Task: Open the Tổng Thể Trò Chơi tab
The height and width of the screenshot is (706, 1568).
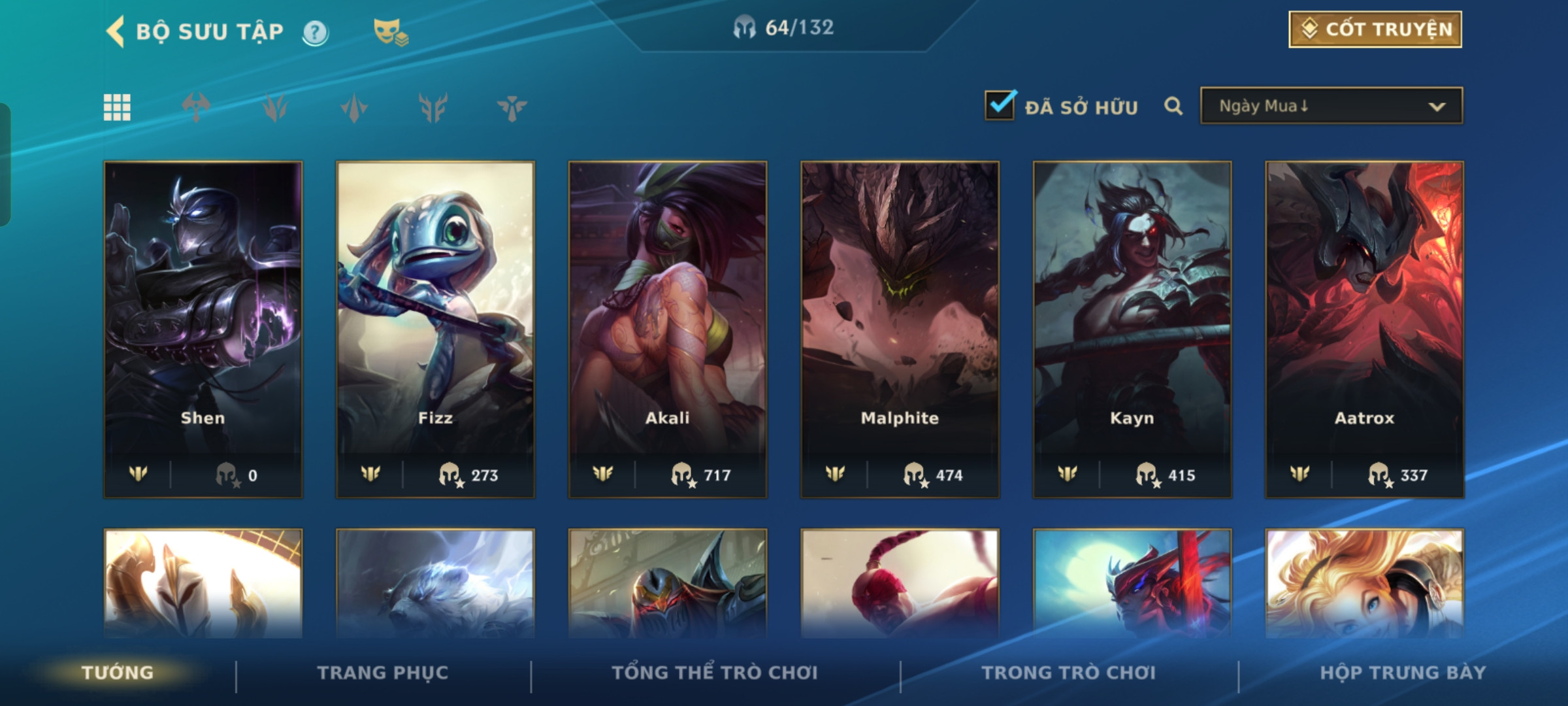Action: (x=715, y=673)
